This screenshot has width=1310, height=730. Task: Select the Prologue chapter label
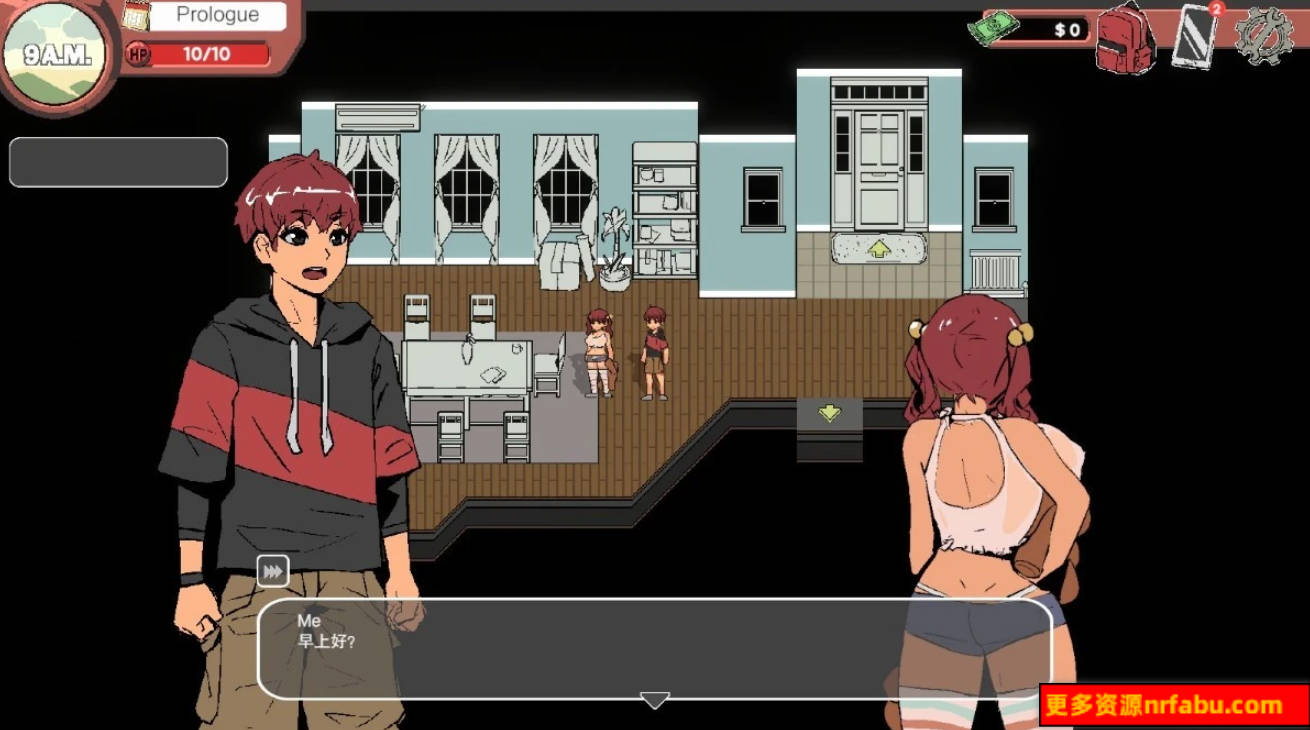[217, 14]
